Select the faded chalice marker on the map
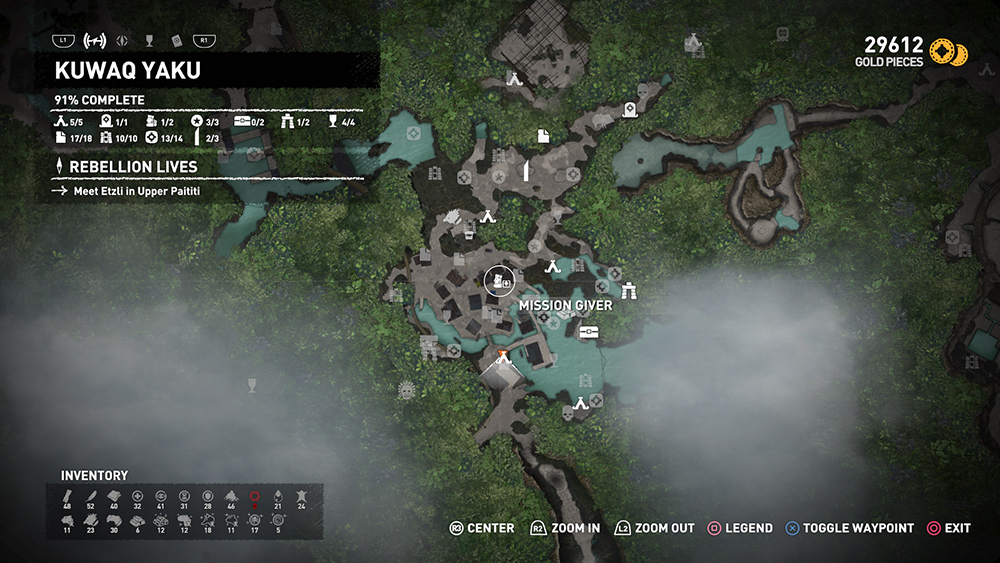 pyautogui.click(x=252, y=382)
